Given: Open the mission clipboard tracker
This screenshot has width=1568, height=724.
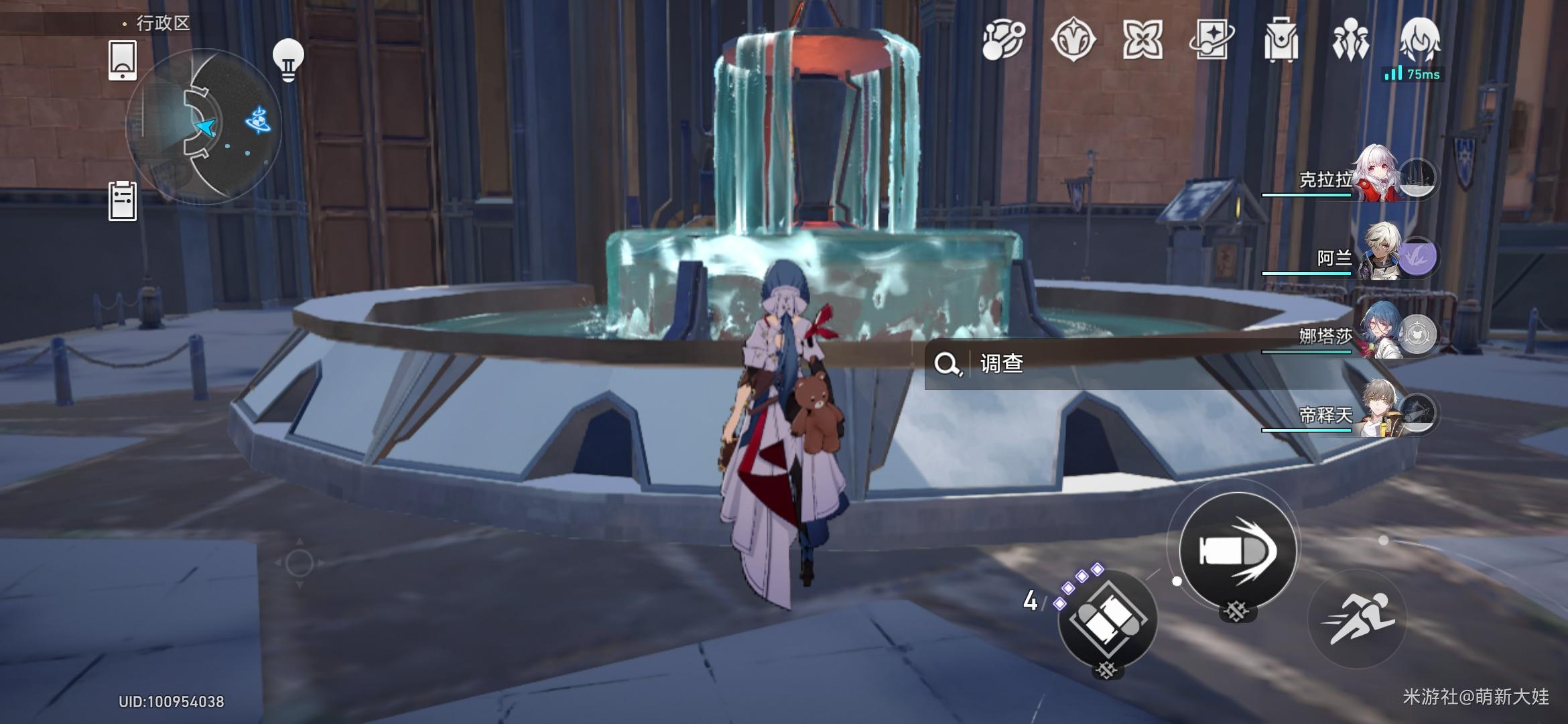Looking at the screenshot, I should point(123,200).
